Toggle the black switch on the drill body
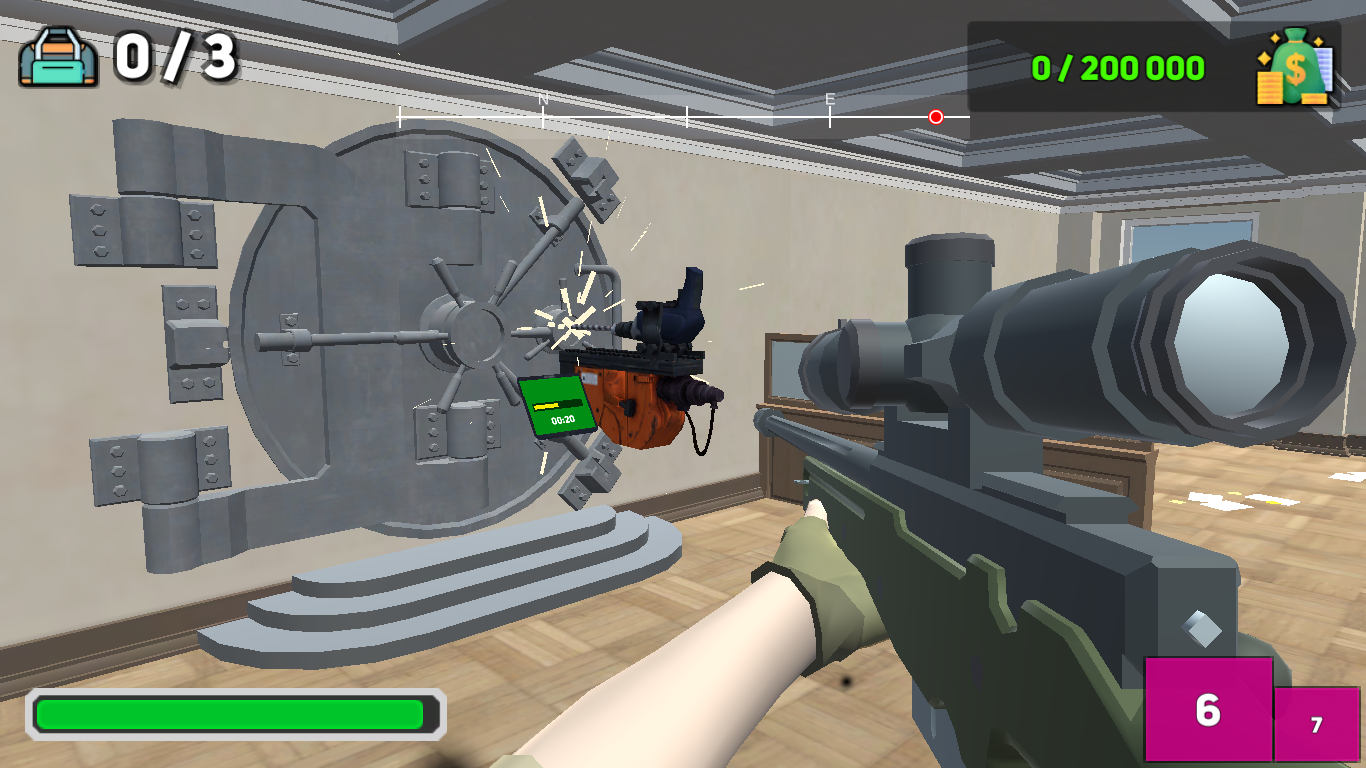 click(627, 407)
